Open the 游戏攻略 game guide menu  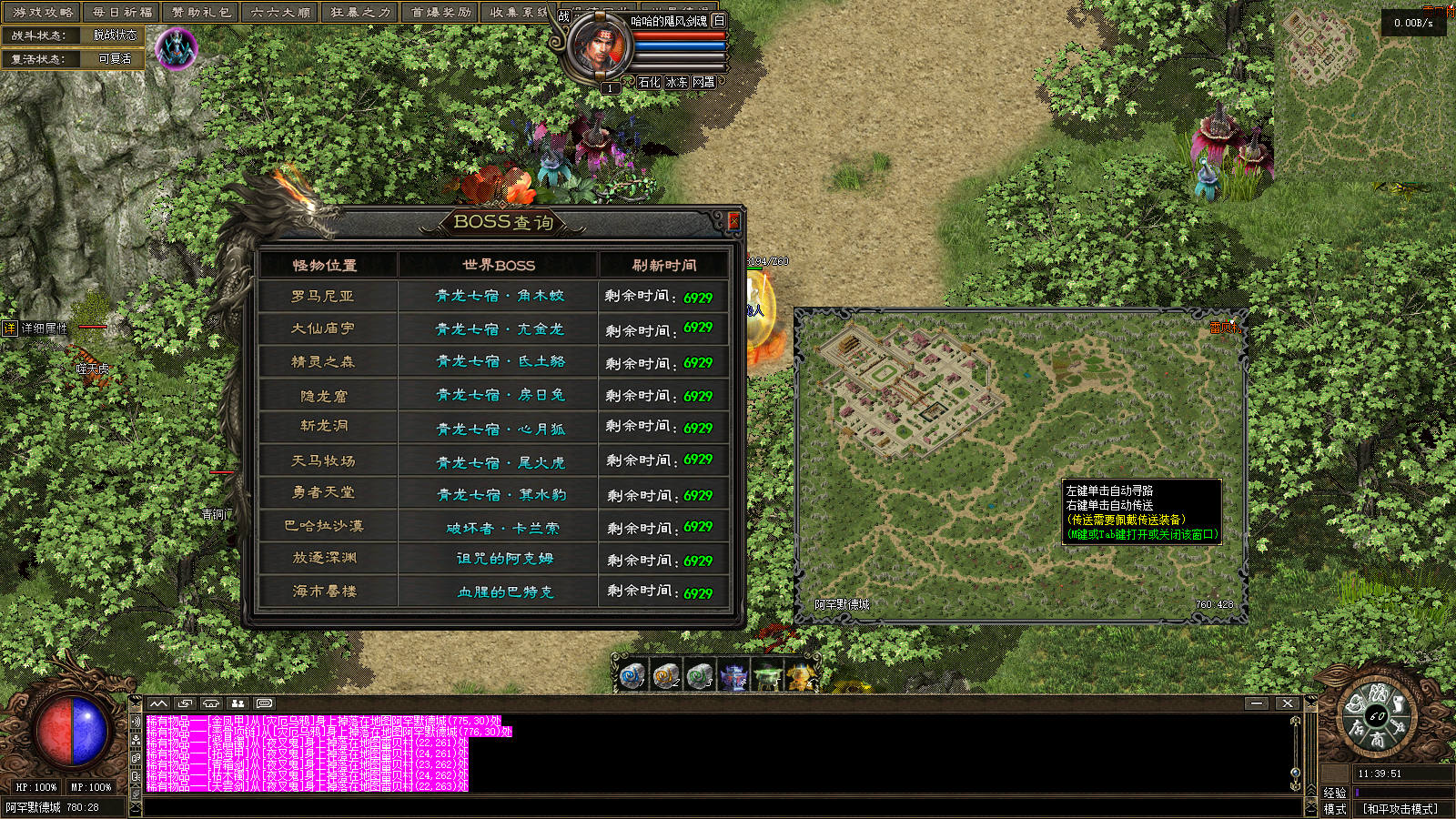(42, 12)
